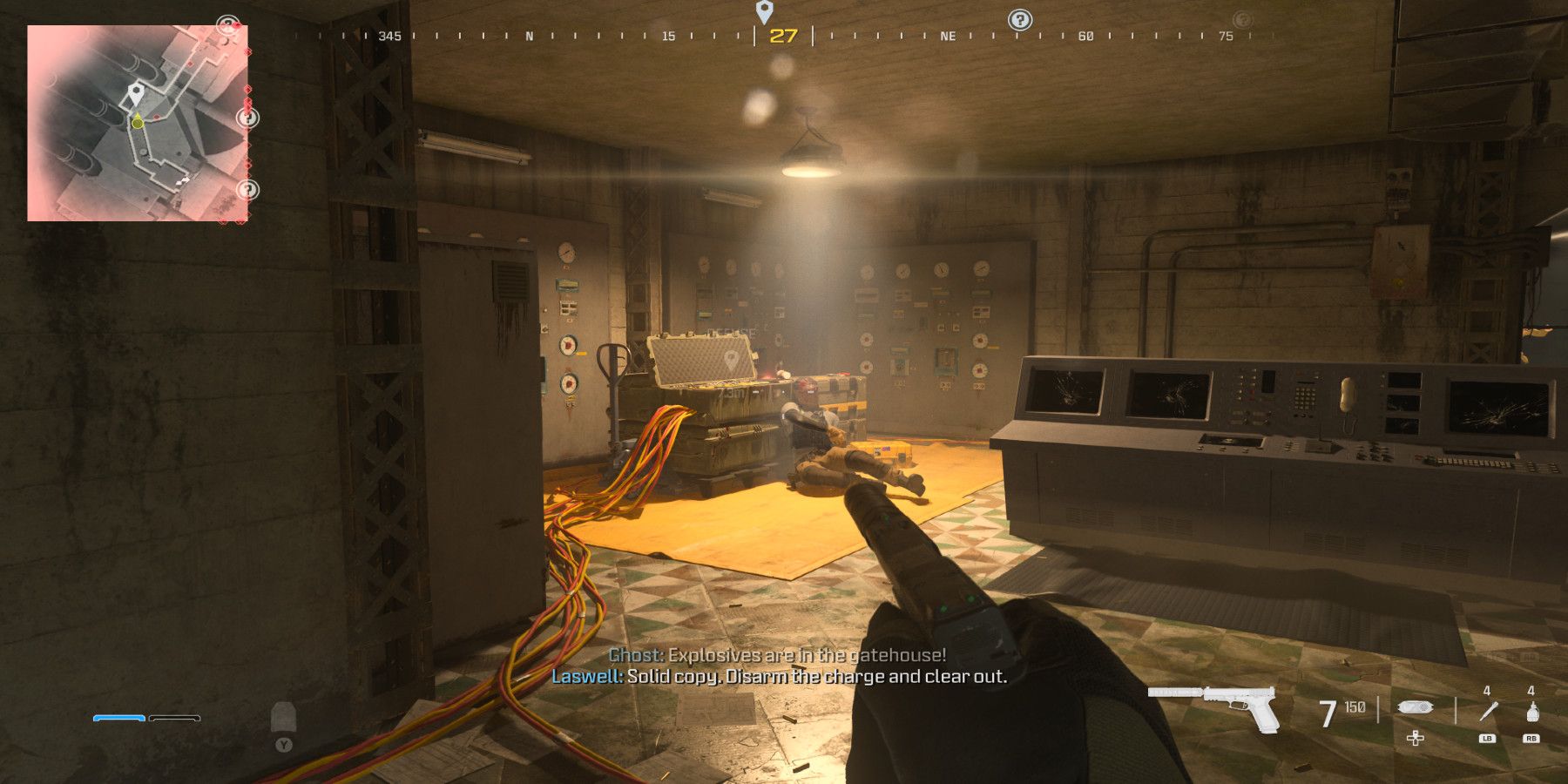1568x784 pixels.
Task: Click the heading number 27 on the compass
Action: [x=782, y=37]
